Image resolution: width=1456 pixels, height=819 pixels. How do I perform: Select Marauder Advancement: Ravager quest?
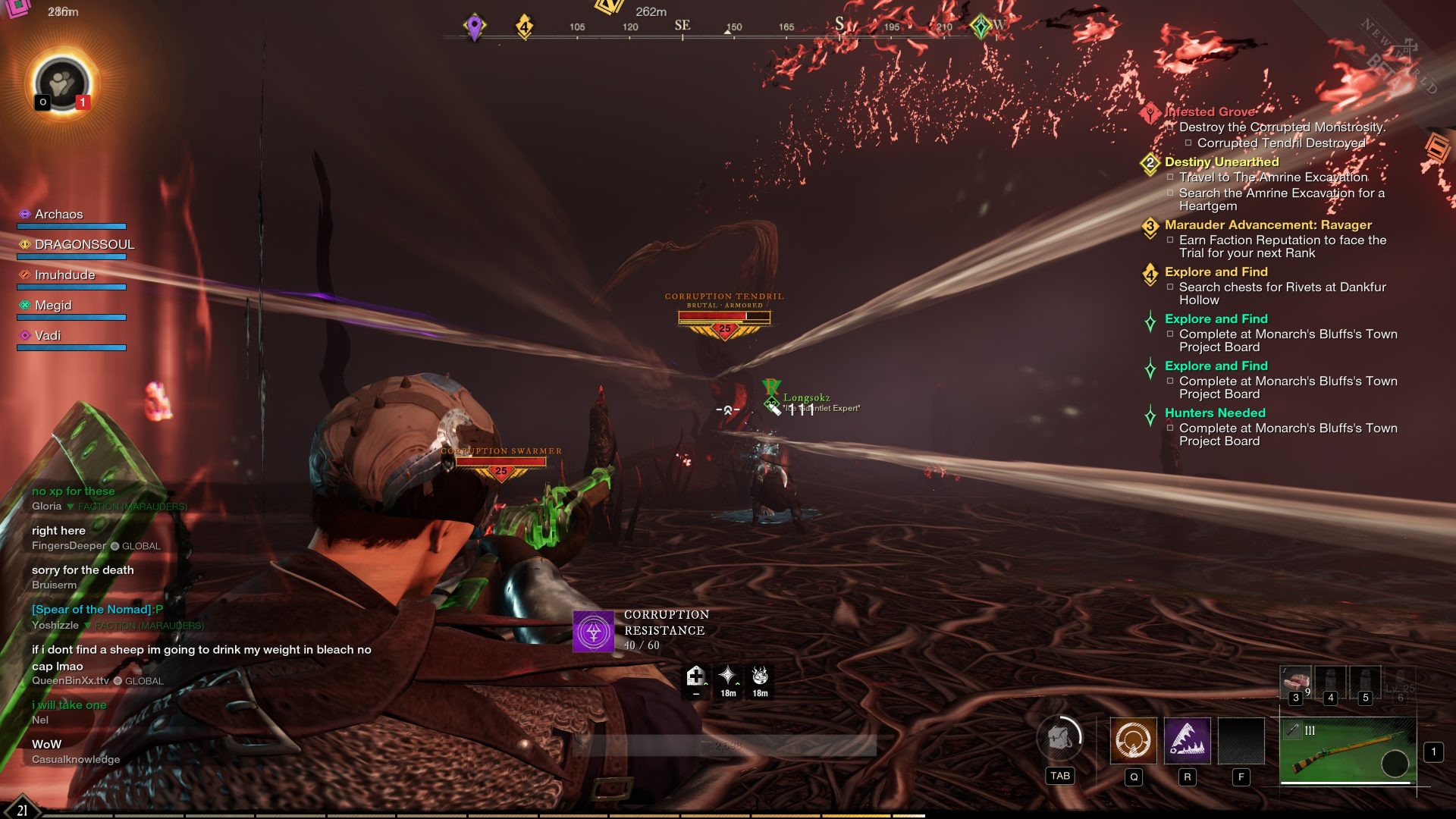coord(1268,224)
